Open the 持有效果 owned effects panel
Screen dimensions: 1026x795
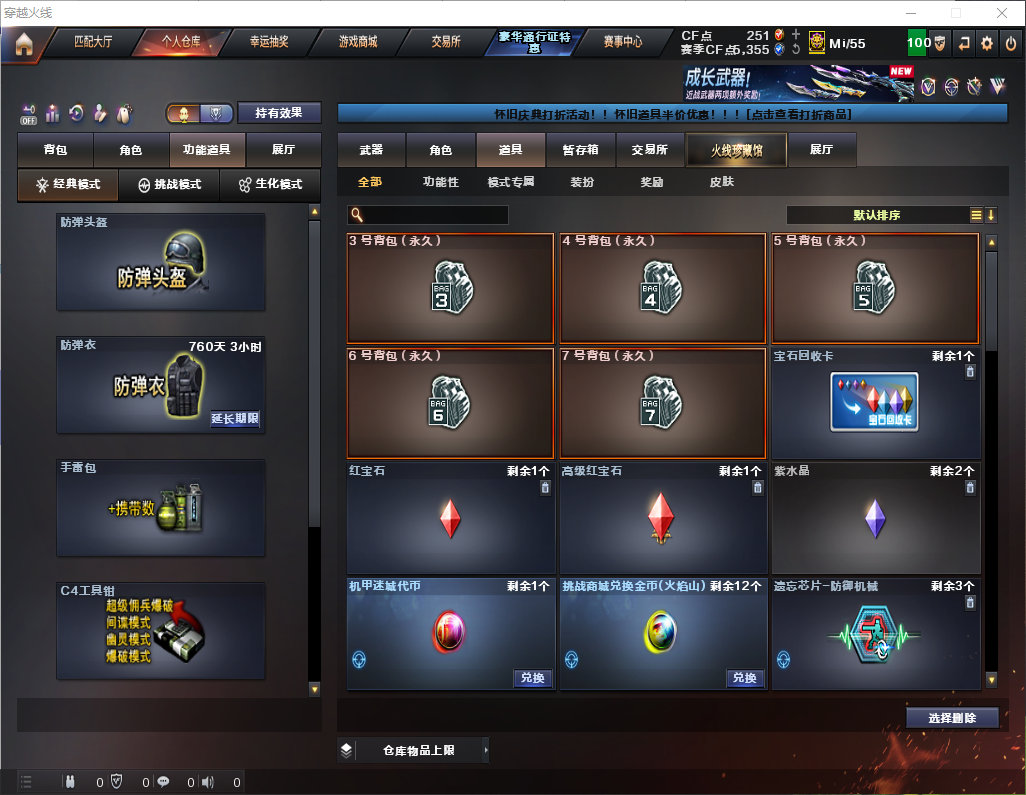pos(279,113)
